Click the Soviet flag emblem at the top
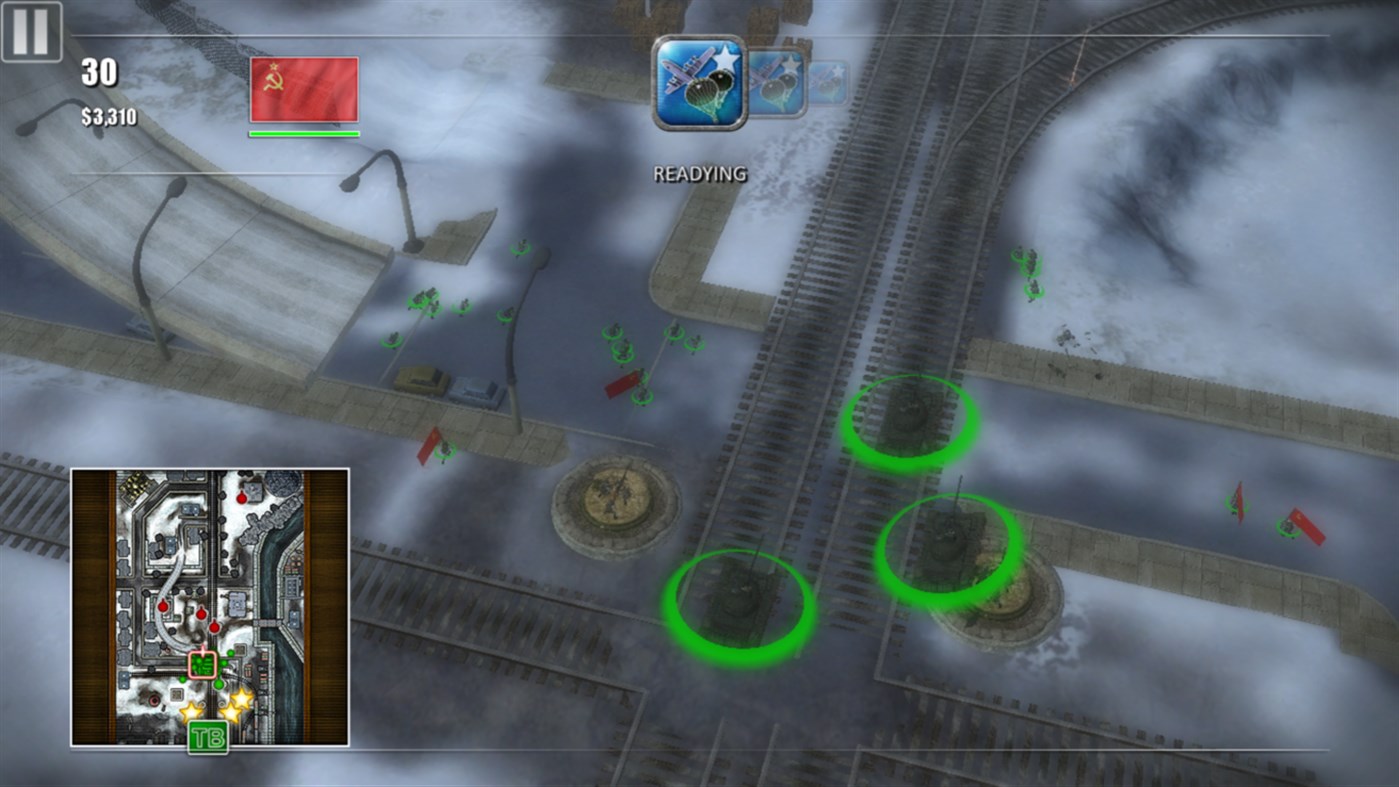This screenshot has height=787, width=1399. 303,90
